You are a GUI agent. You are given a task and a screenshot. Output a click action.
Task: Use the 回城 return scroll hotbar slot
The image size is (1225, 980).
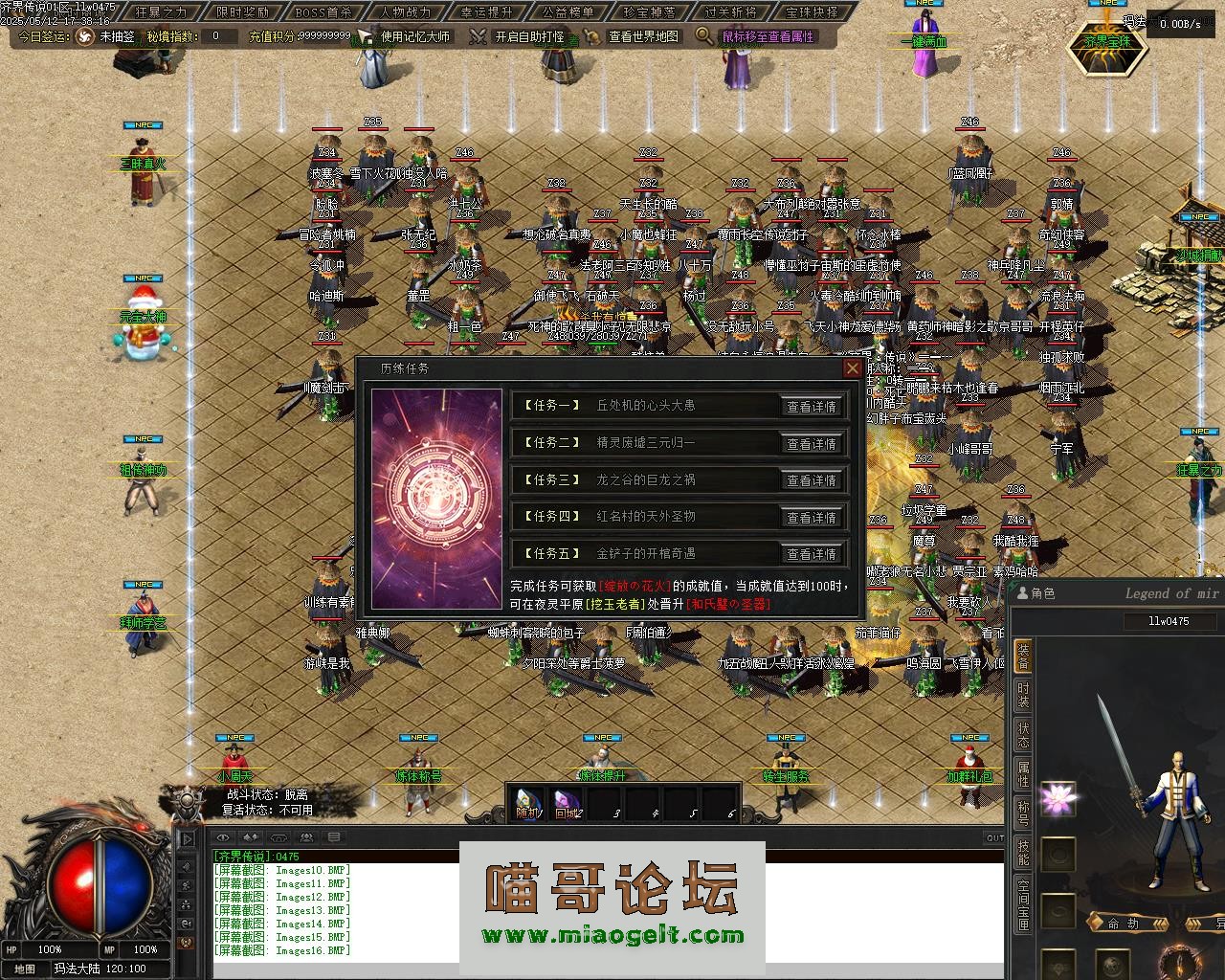[x=566, y=803]
